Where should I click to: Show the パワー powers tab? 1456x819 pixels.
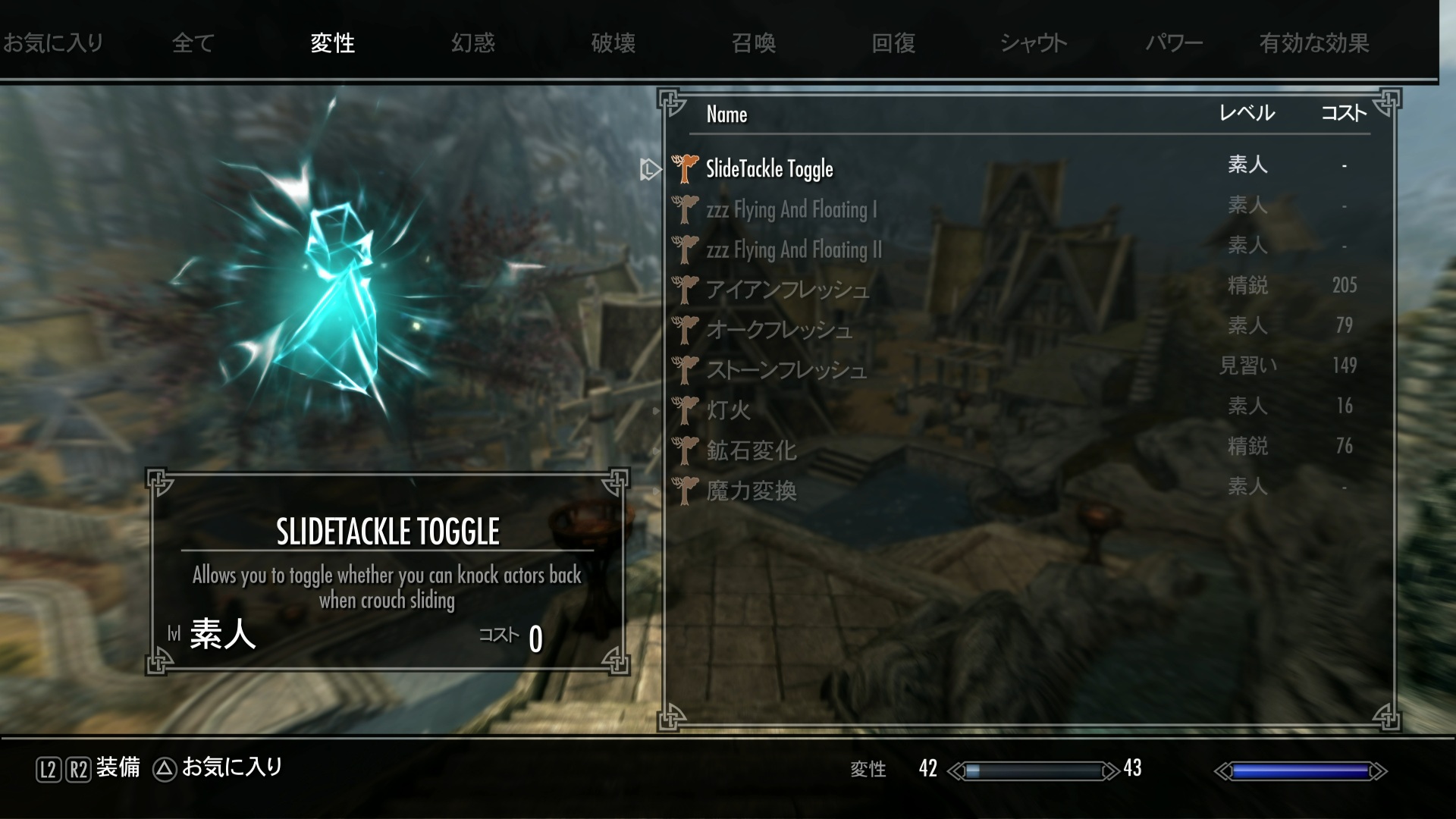(x=1174, y=42)
